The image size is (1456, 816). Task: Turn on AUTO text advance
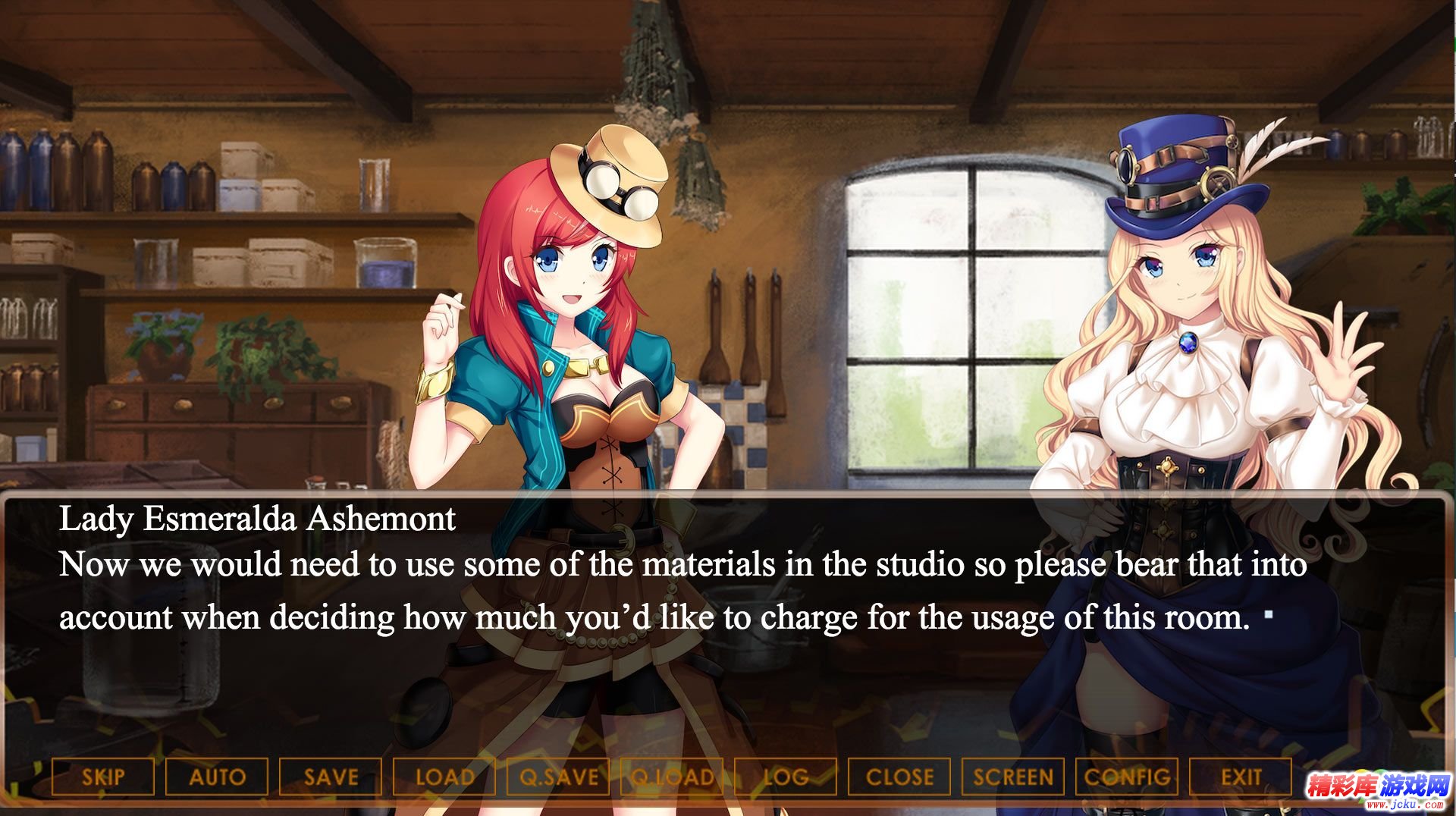point(217,777)
